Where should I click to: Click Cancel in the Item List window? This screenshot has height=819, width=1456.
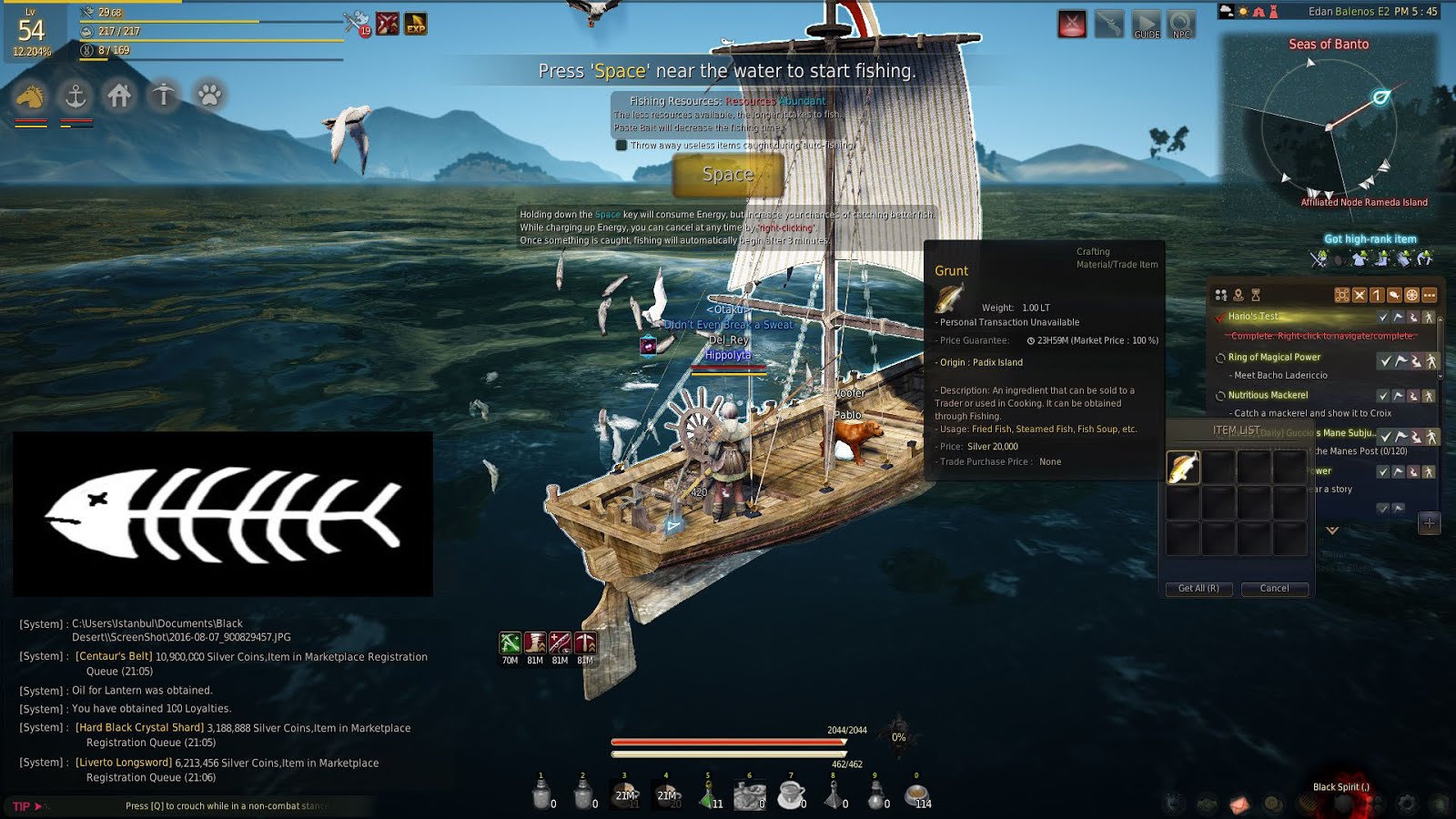1273,589
